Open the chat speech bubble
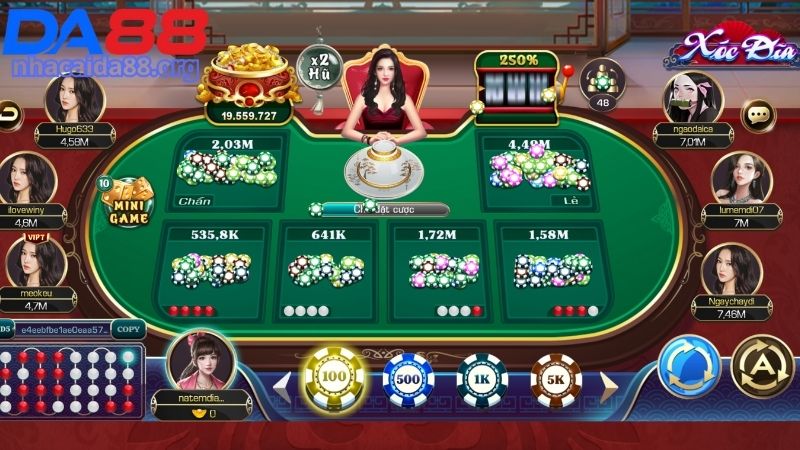This screenshot has height=450, width=800. coord(759,115)
